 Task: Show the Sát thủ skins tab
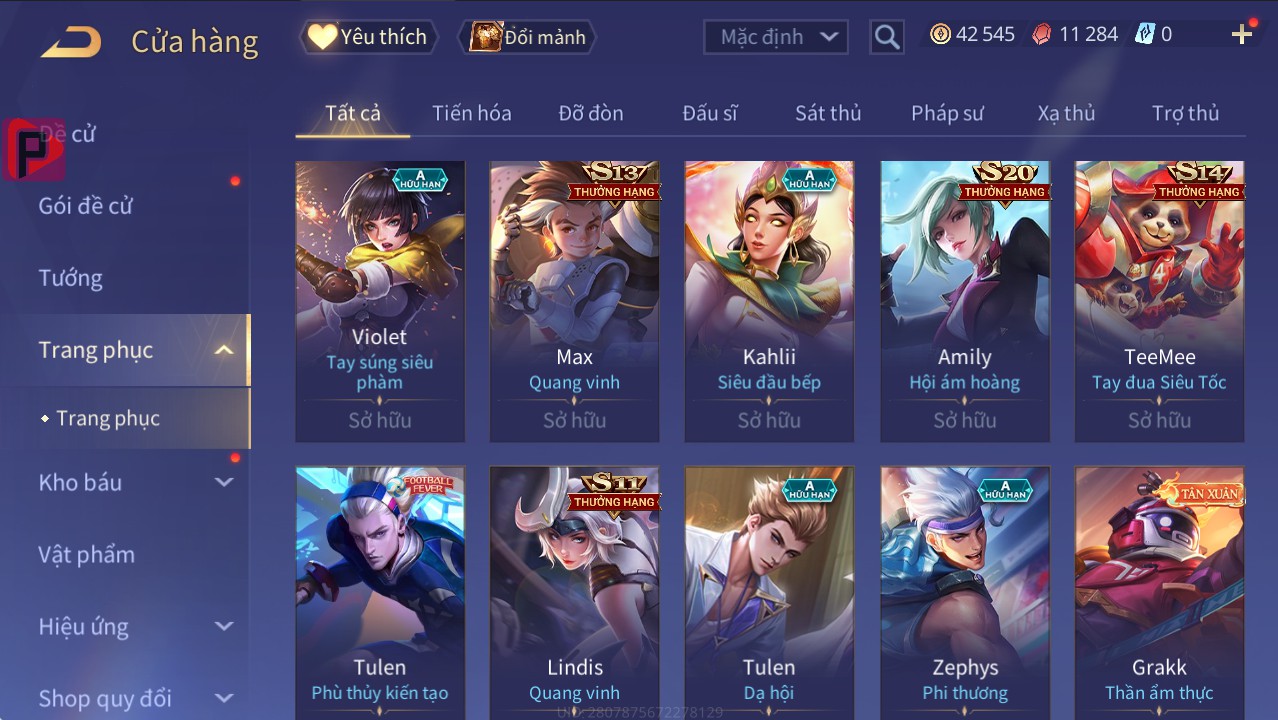coord(828,113)
